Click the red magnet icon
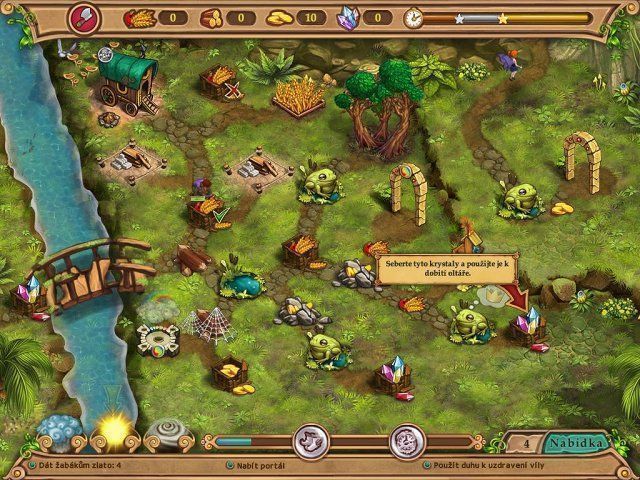 coord(83,17)
